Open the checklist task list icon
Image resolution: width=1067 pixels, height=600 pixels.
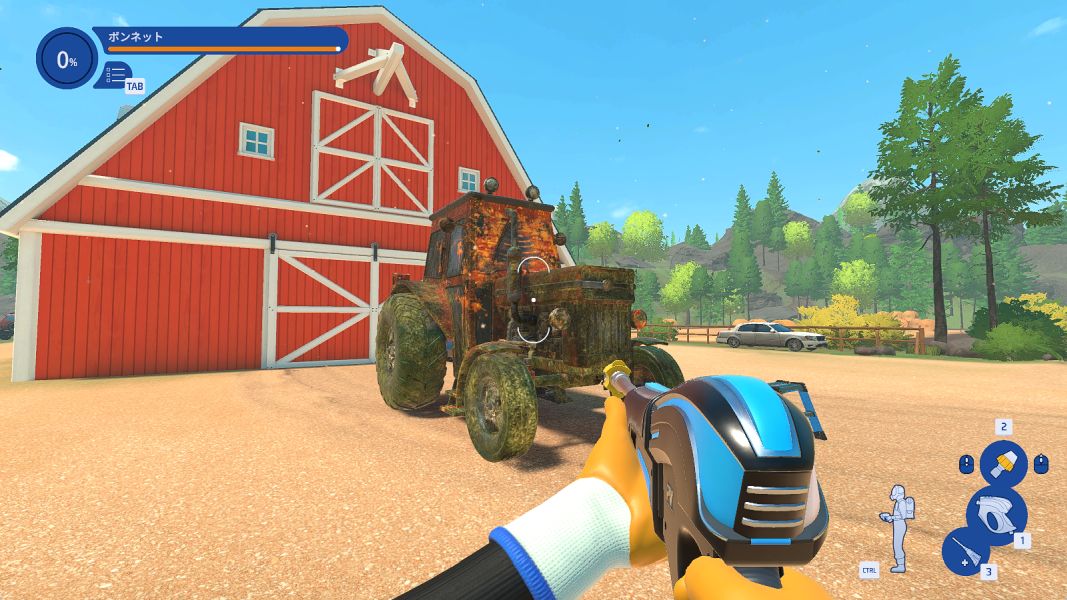click(x=116, y=74)
